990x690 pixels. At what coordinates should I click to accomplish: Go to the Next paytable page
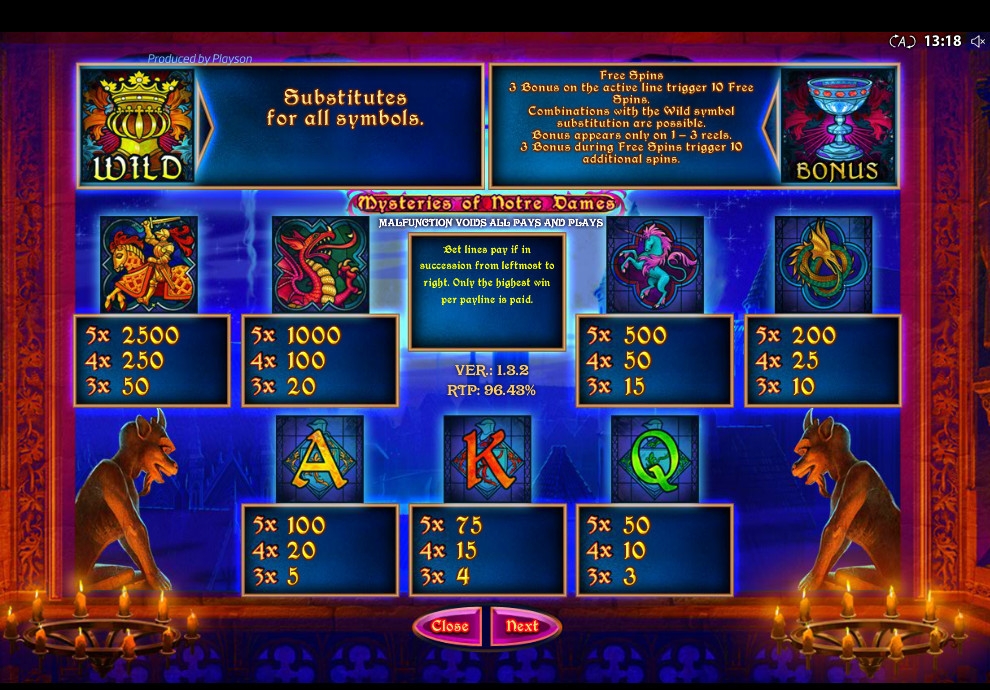[x=523, y=626]
